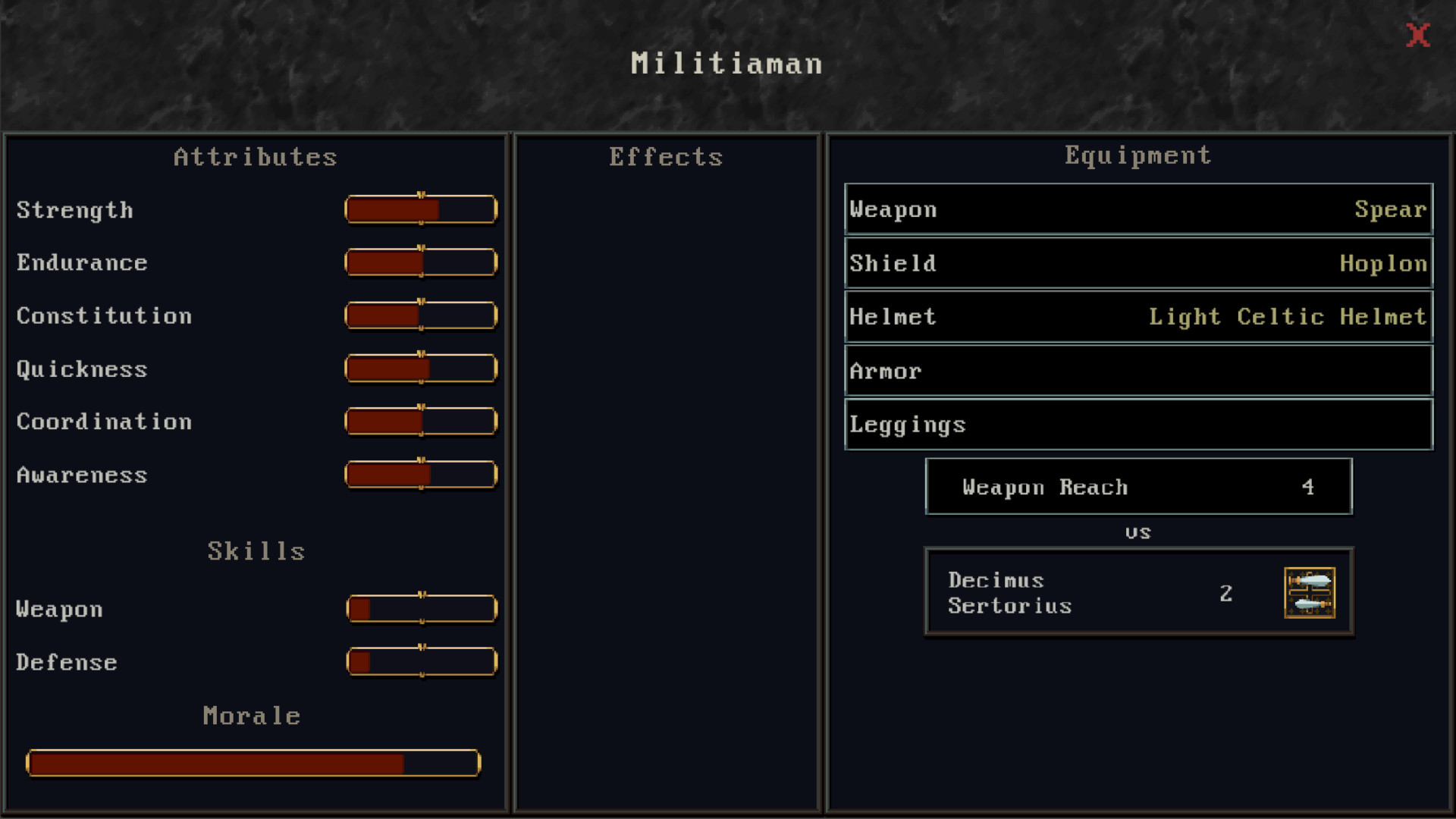Click the Coordination attribute bar
Viewport: 1456px width, 819px height.
(x=421, y=422)
